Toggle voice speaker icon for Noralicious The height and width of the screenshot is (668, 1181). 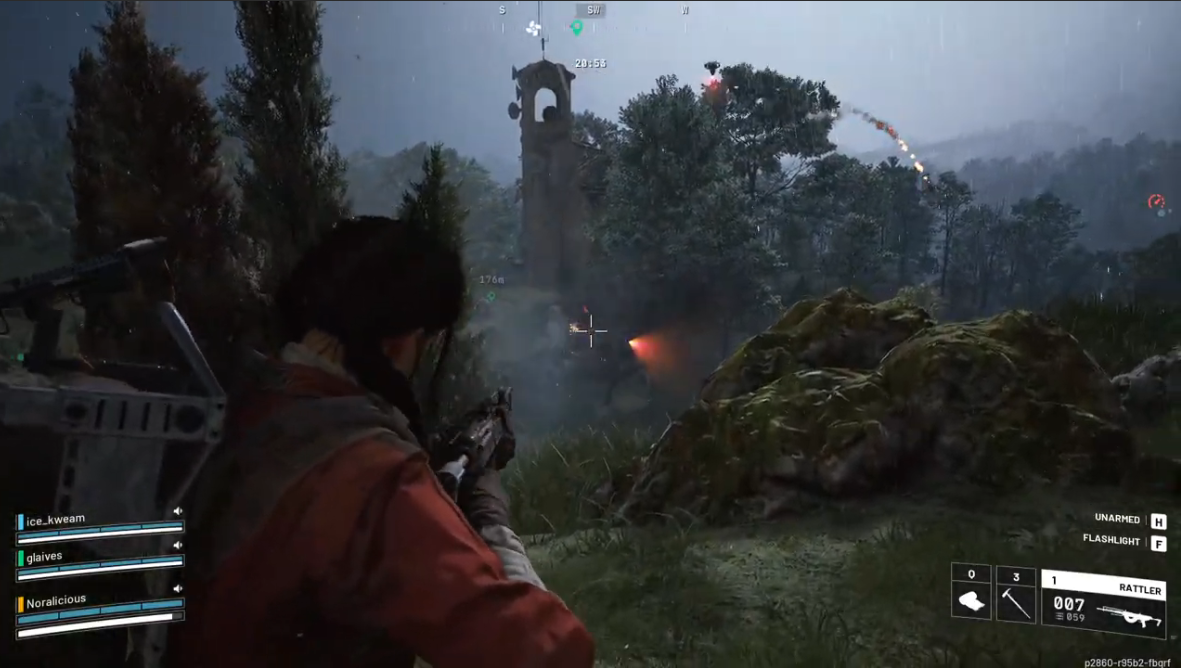[177, 590]
